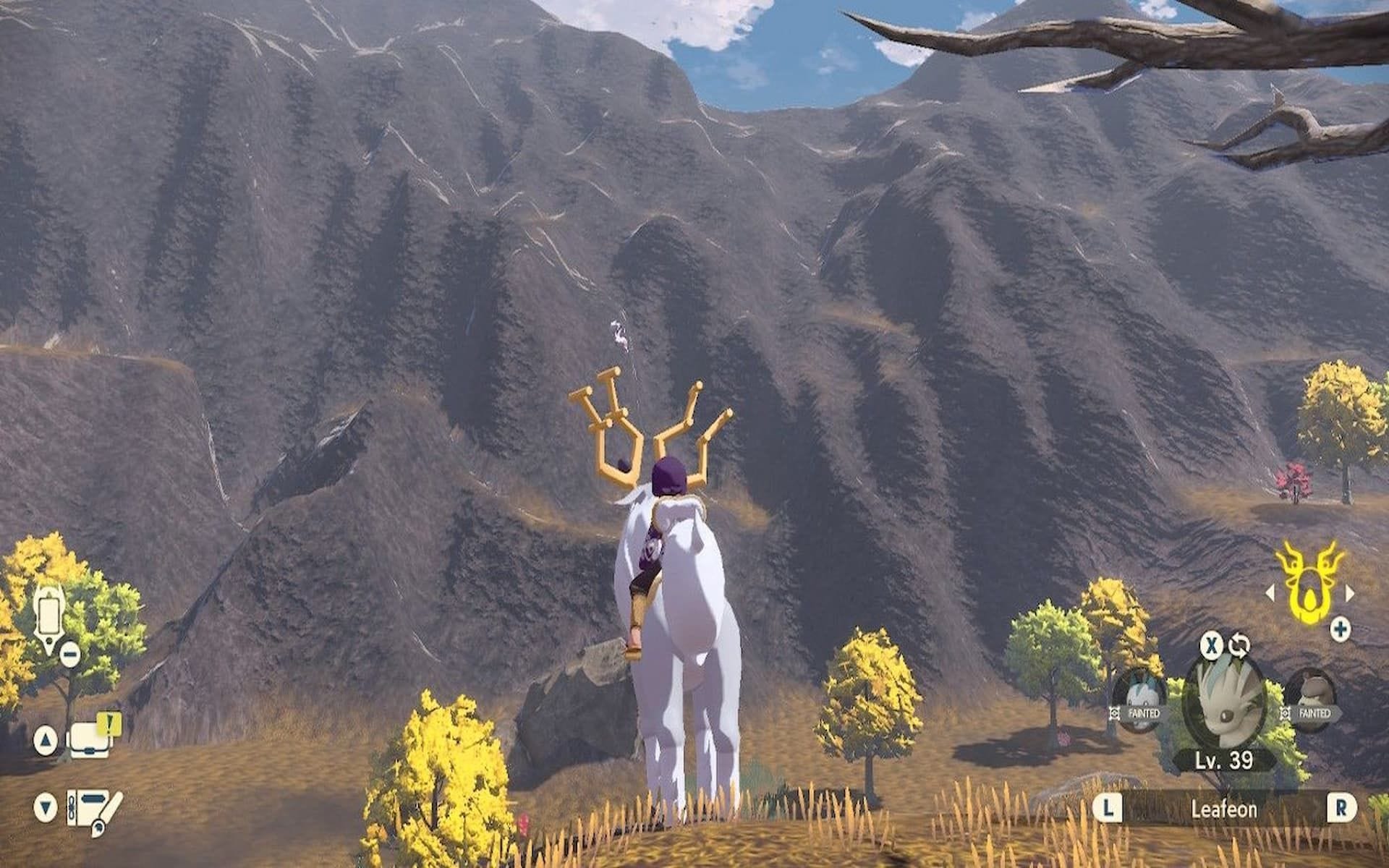Cycle ride Pokémon with the left arrow
Screen dimensions: 1389x868
1270,593
